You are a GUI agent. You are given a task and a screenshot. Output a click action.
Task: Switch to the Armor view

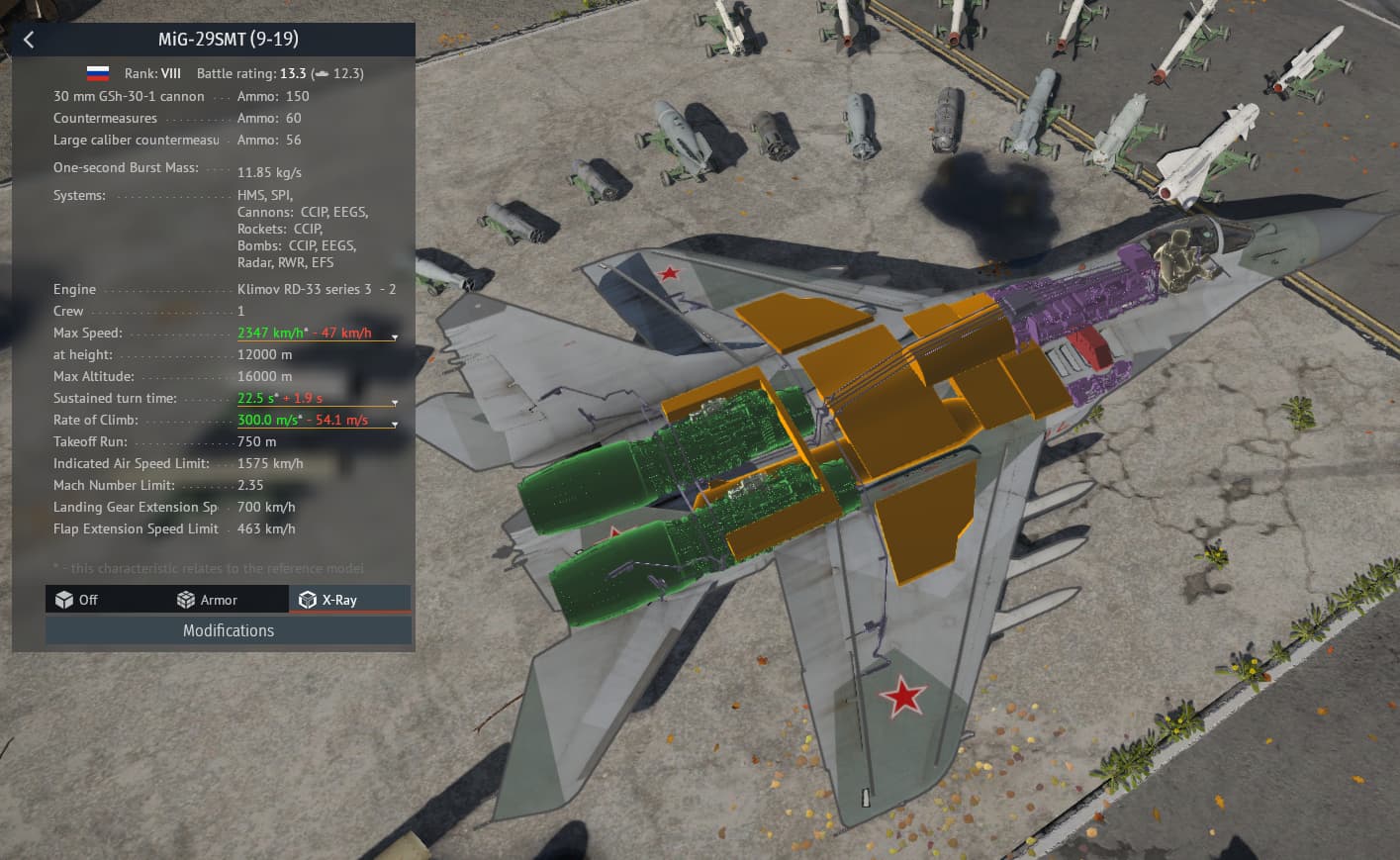pyautogui.click(x=207, y=600)
